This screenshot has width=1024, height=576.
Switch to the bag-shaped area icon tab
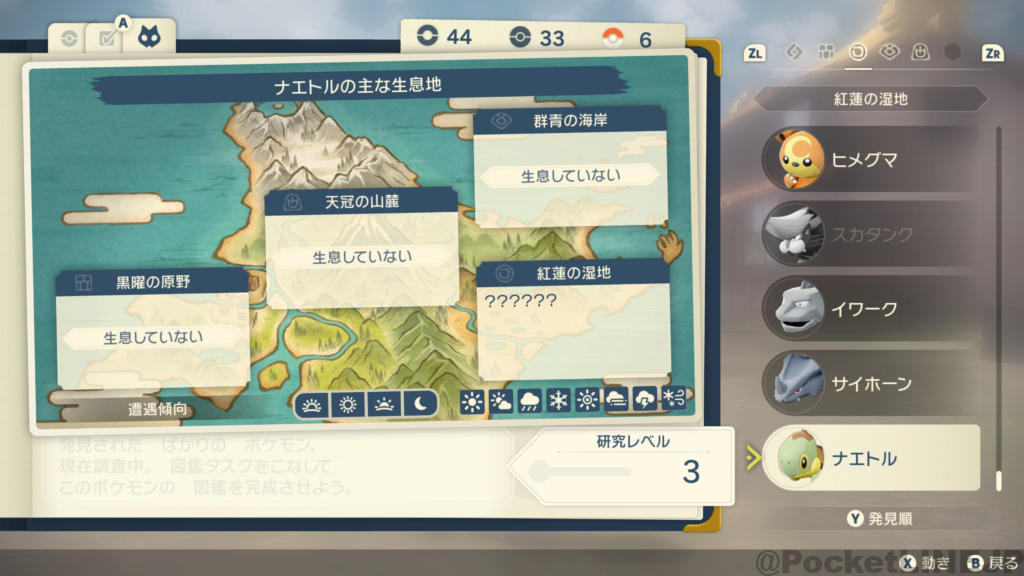(920, 52)
